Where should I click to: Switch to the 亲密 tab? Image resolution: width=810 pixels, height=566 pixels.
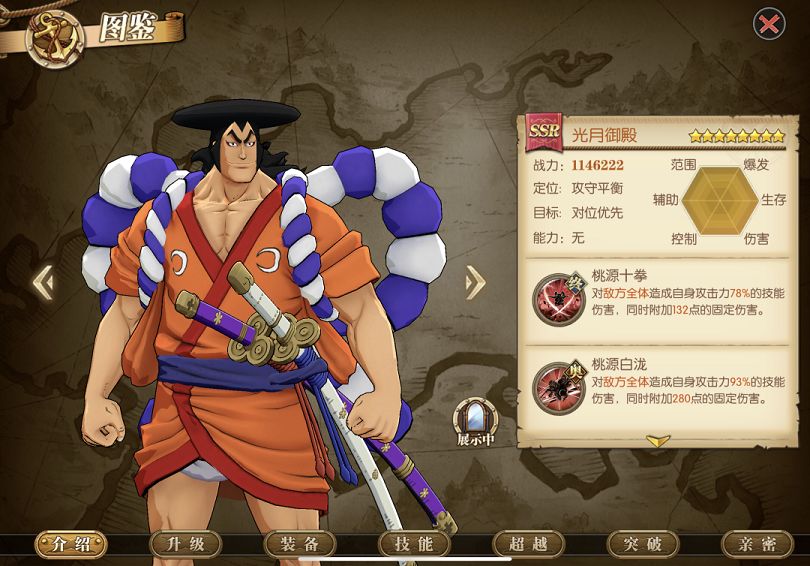click(x=756, y=544)
